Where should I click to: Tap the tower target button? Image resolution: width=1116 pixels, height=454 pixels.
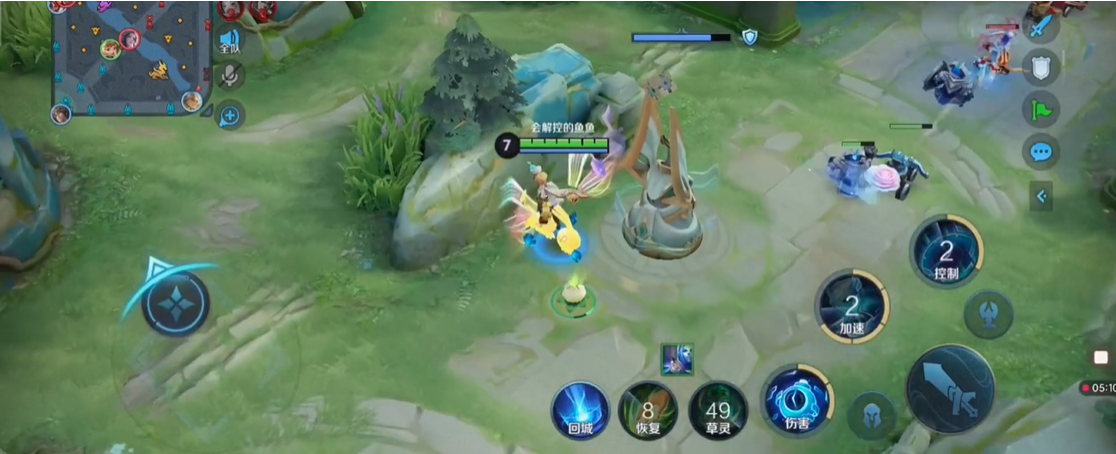coord(988,314)
